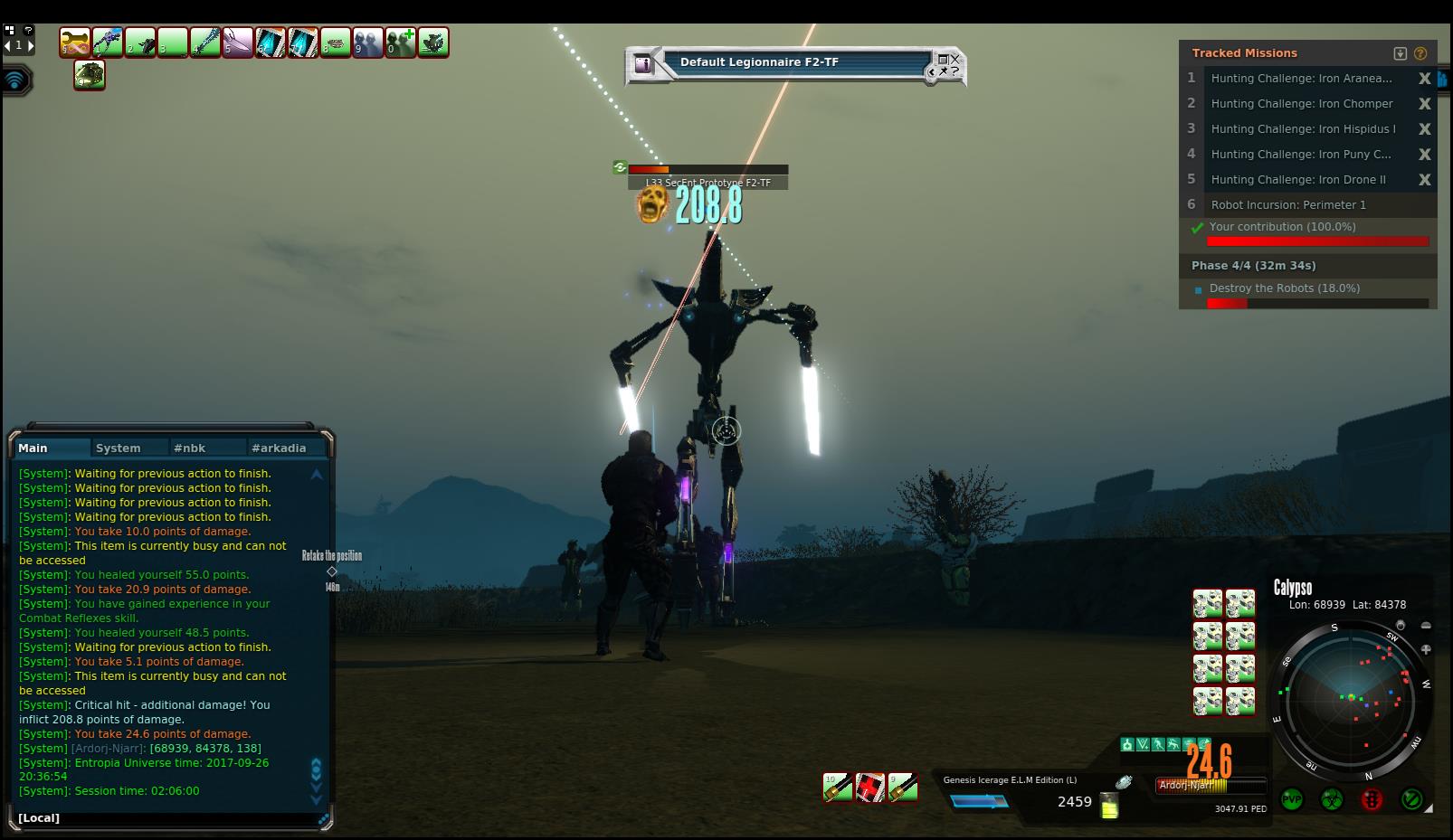
Task: Click the green PVP status button
Action: pyautogui.click(x=1292, y=799)
